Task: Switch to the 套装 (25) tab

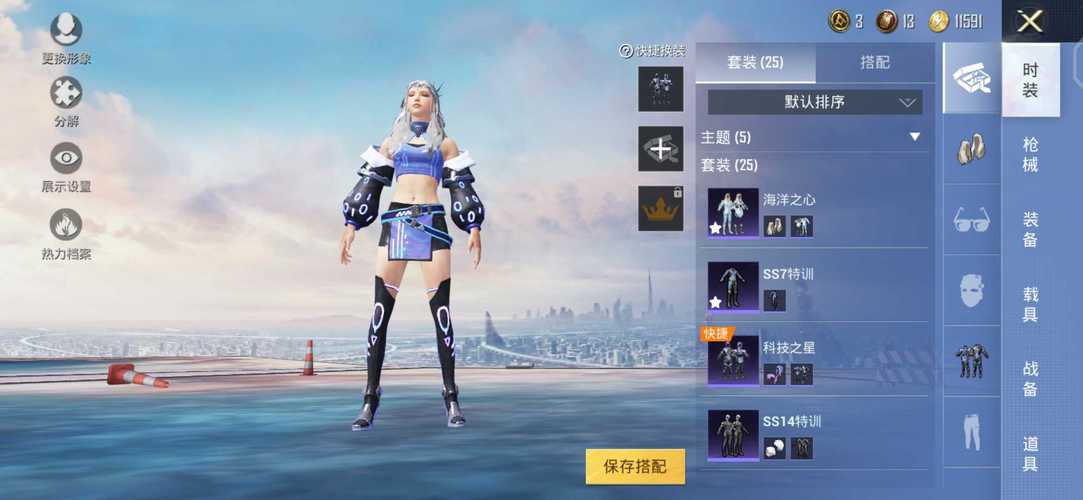Action: 756,62
